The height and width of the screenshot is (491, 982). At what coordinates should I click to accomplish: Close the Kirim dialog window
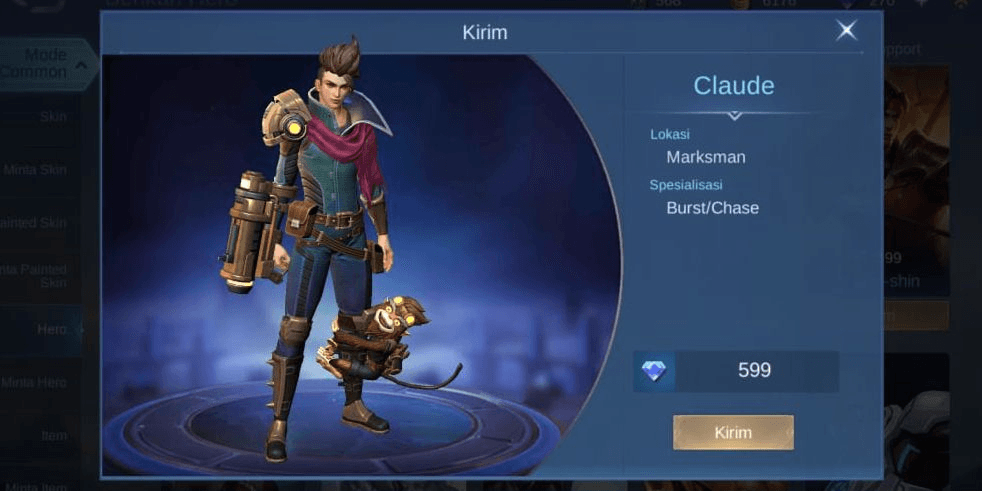pos(846,31)
